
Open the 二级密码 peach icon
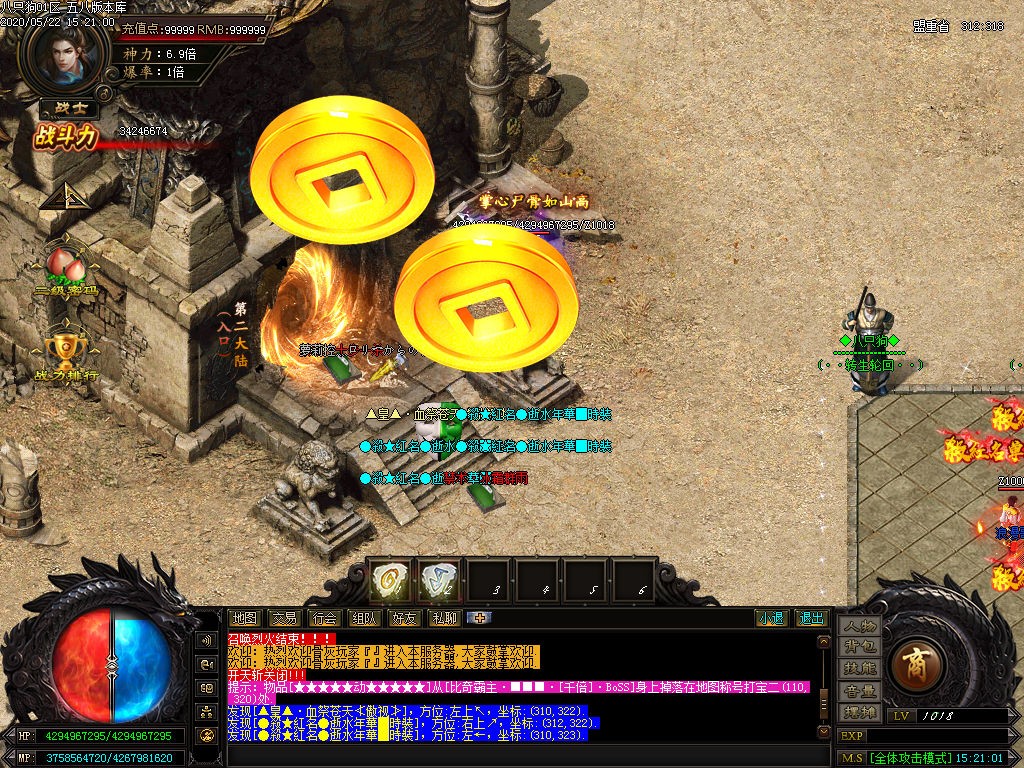click(66, 268)
